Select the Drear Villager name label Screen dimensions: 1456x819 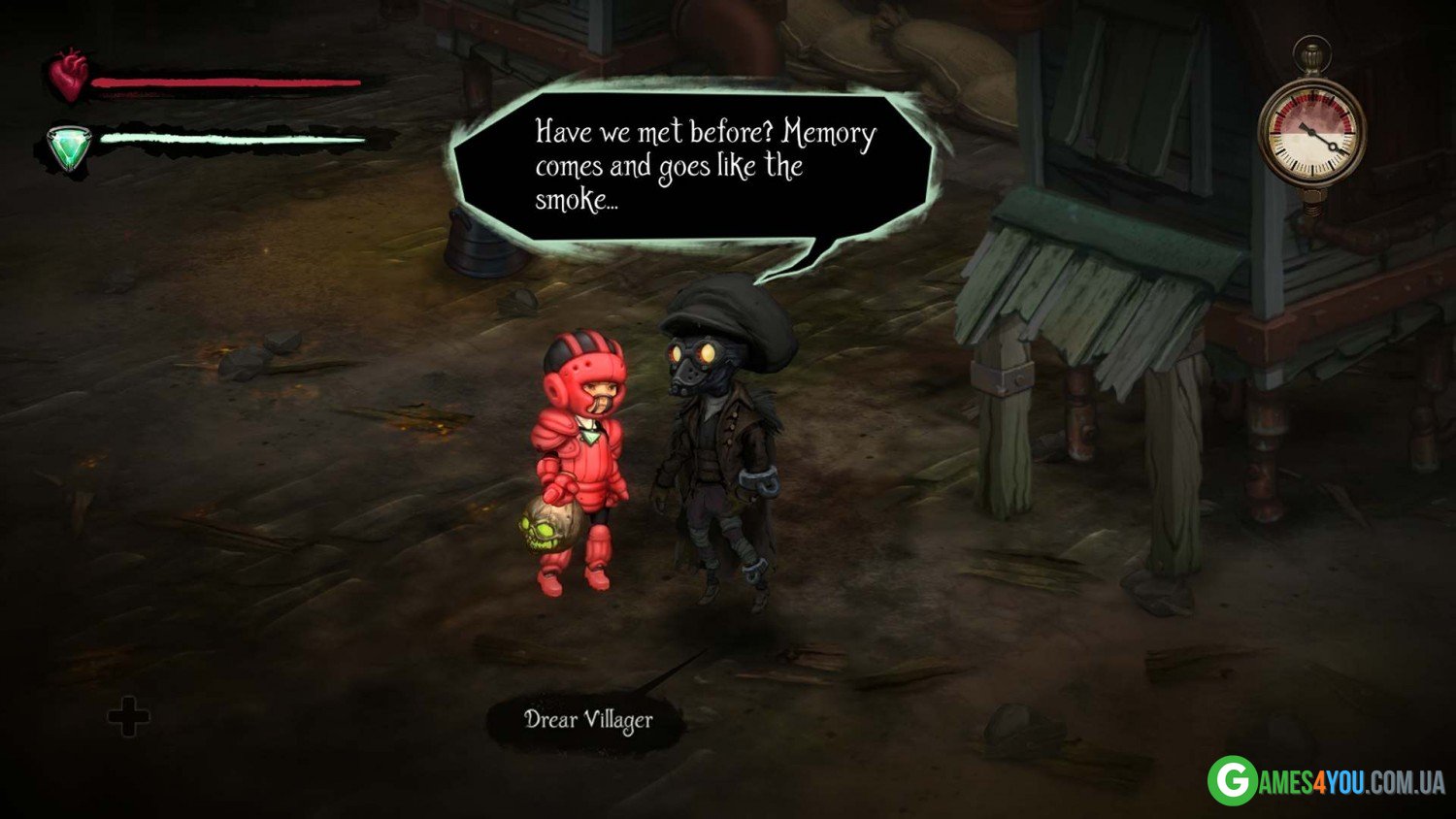[588, 721]
